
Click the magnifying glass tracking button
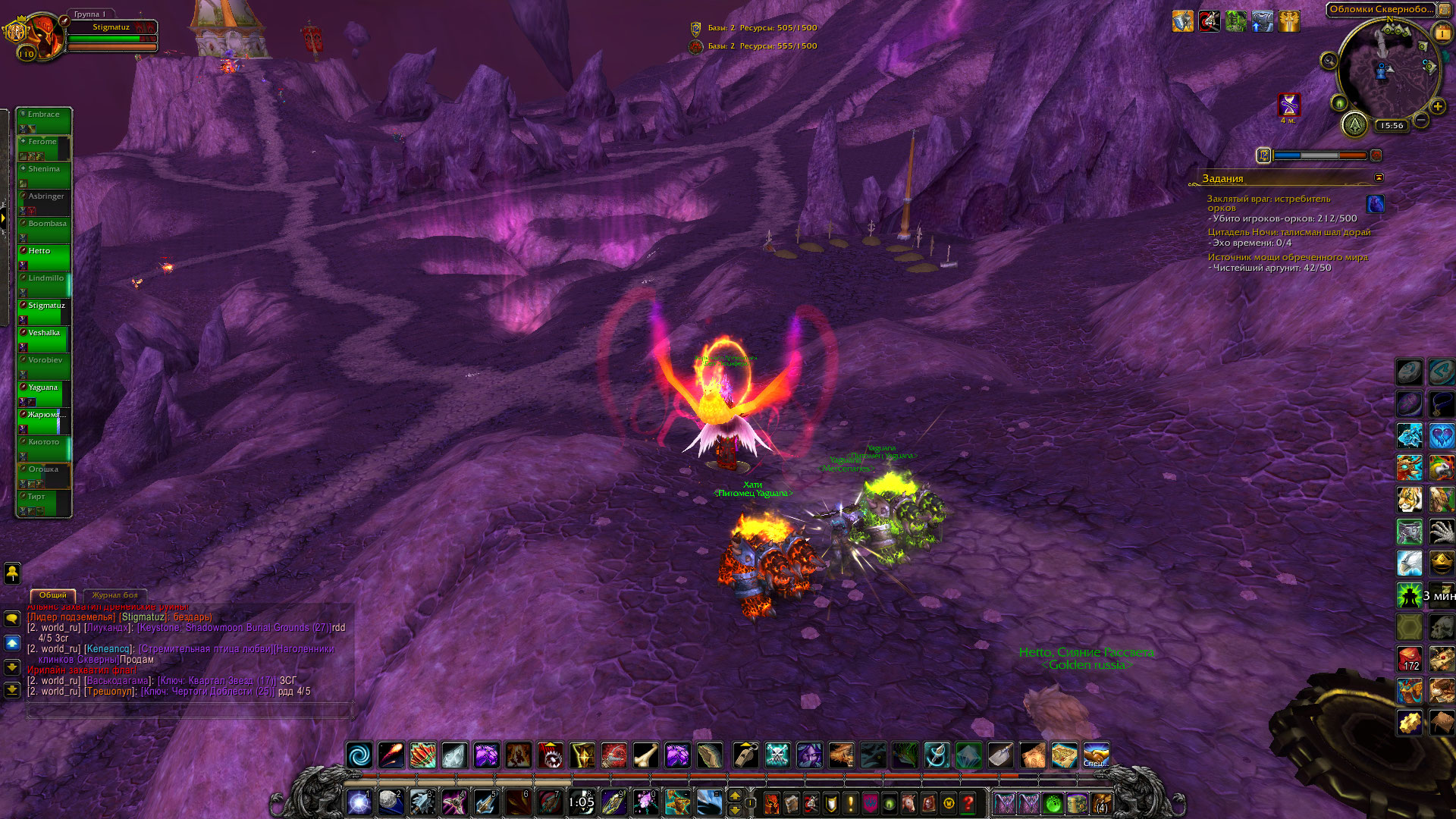[x=1329, y=61]
